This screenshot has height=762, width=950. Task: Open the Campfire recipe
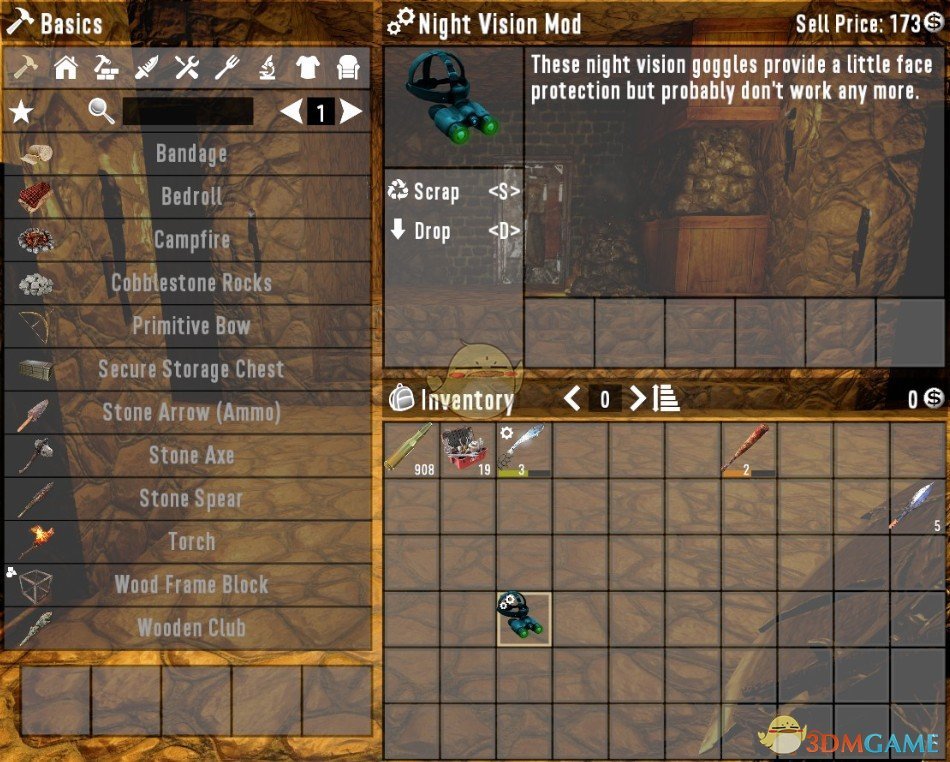coord(190,240)
